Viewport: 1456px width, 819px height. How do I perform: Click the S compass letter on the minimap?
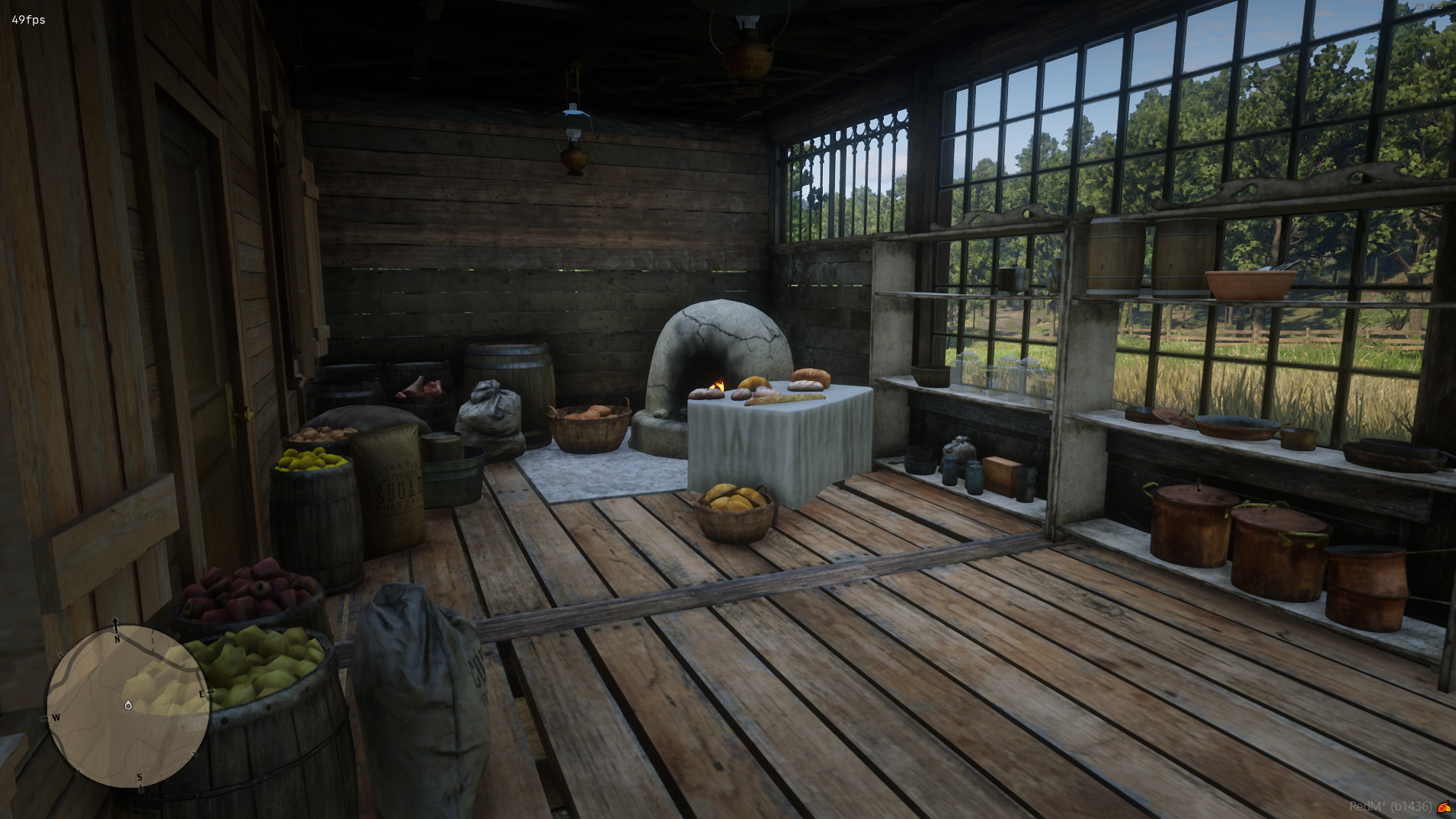(x=139, y=776)
